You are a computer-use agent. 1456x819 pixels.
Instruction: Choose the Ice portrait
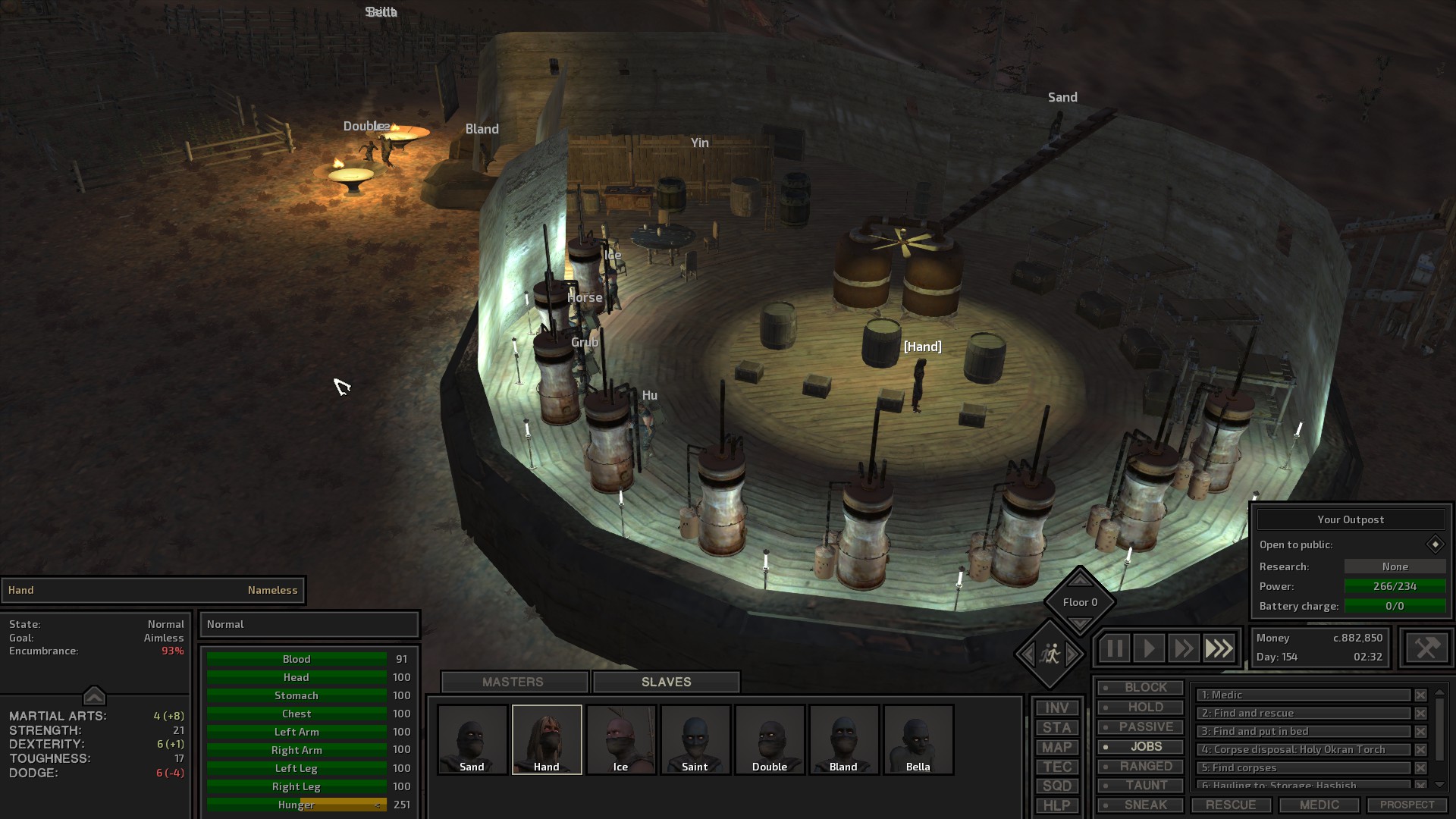620,739
